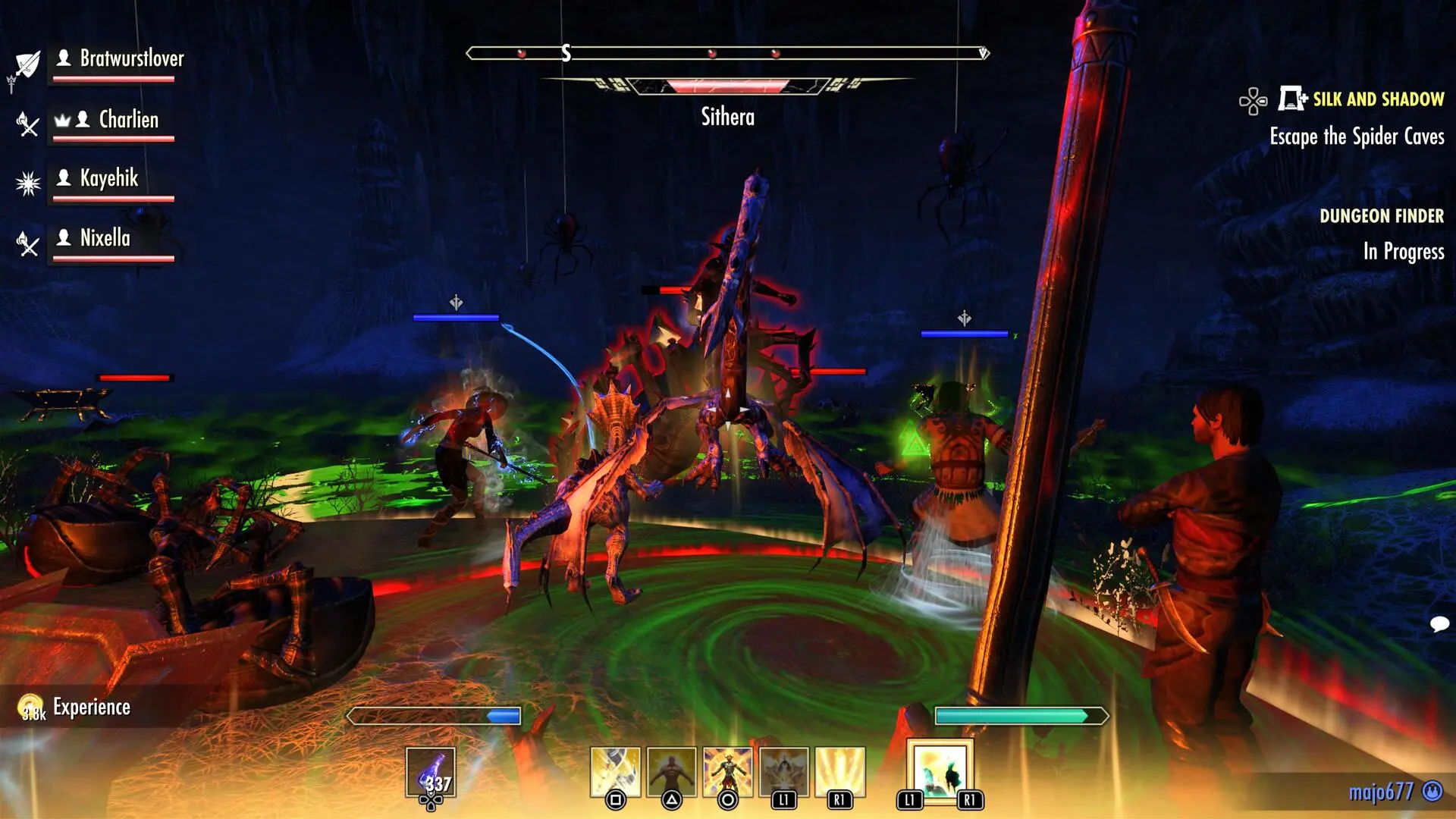The width and height of the screenshot is (1456, 819).
Task: Trigger the glowing ultimate ability slot
Action: [x=940, y=771]
